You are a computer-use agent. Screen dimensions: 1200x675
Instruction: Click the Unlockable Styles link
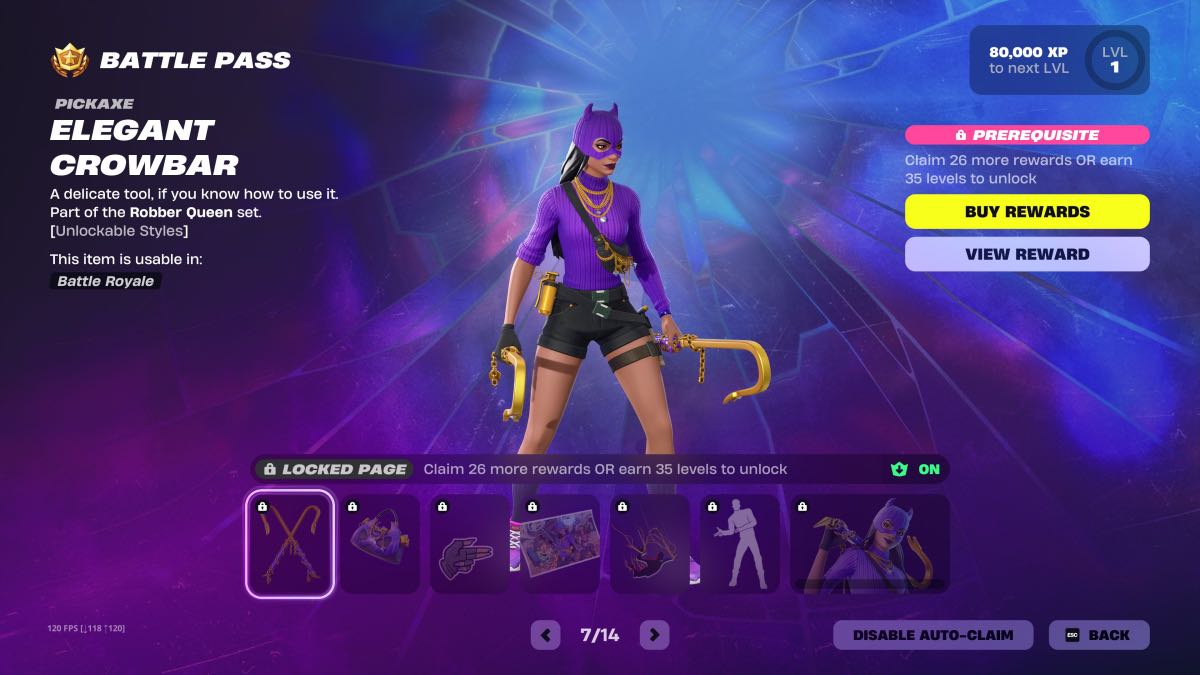point(119,231)
